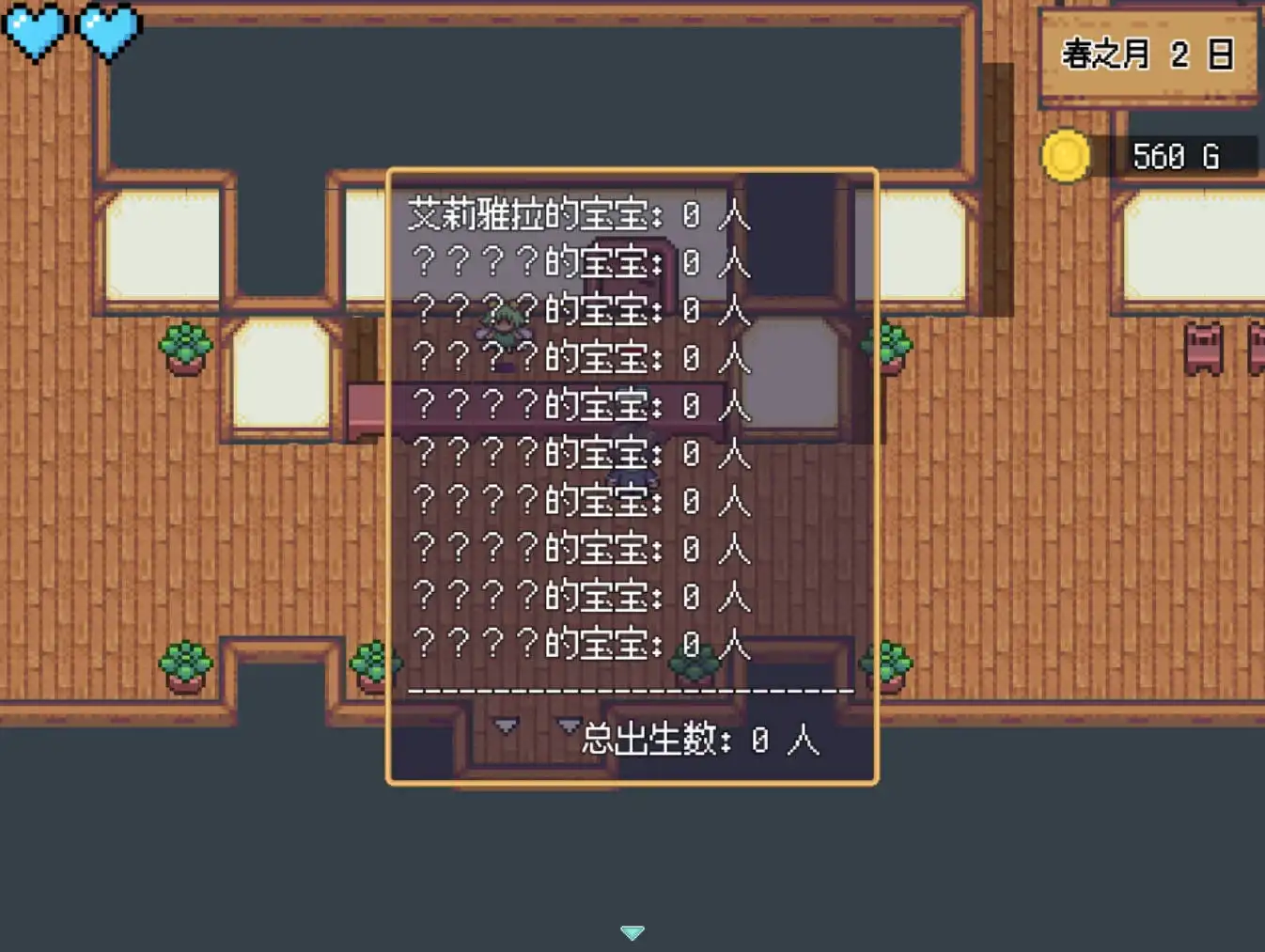
Task: Click the 总出生数: 0 人 total line
Action: (x=699, y=742)
